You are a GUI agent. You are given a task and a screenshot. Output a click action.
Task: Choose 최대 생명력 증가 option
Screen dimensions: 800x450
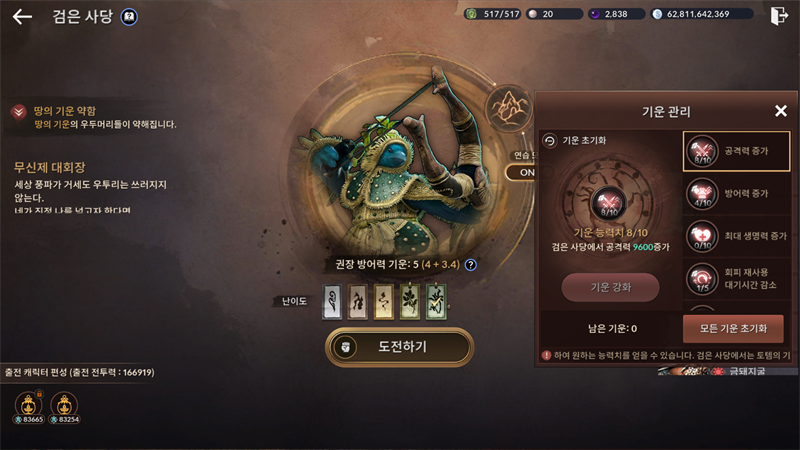pyautogui.click(x=736, y=236)
